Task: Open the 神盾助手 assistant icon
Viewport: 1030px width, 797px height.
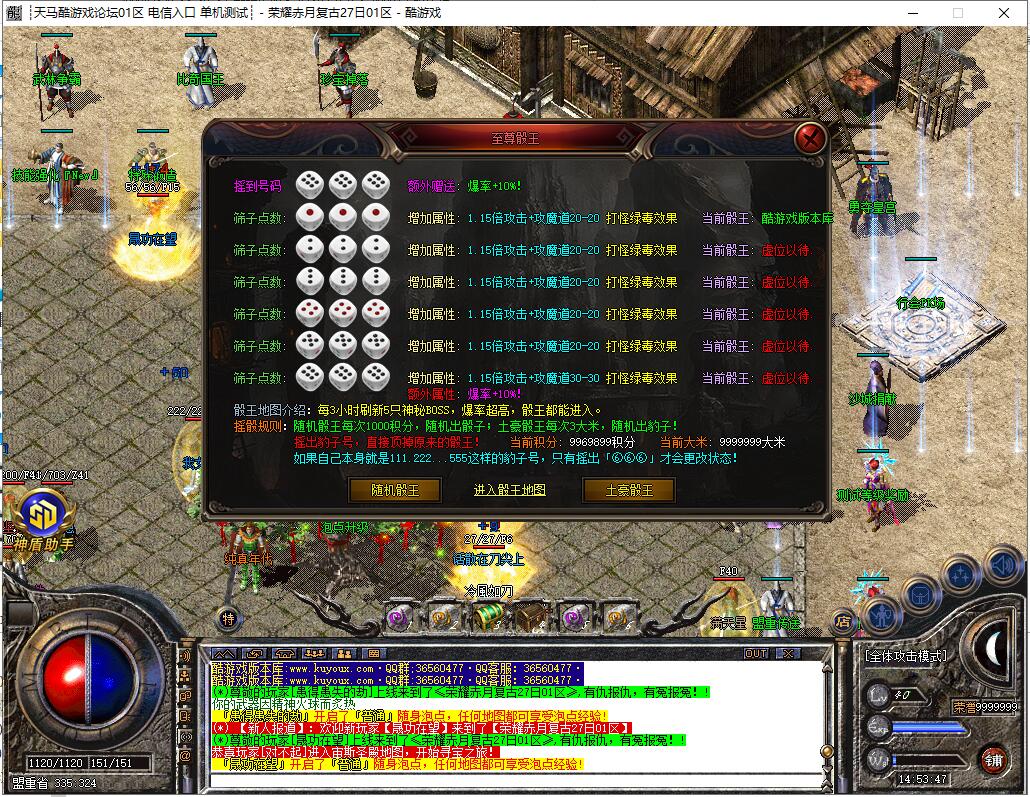Action: click(43, 516)
